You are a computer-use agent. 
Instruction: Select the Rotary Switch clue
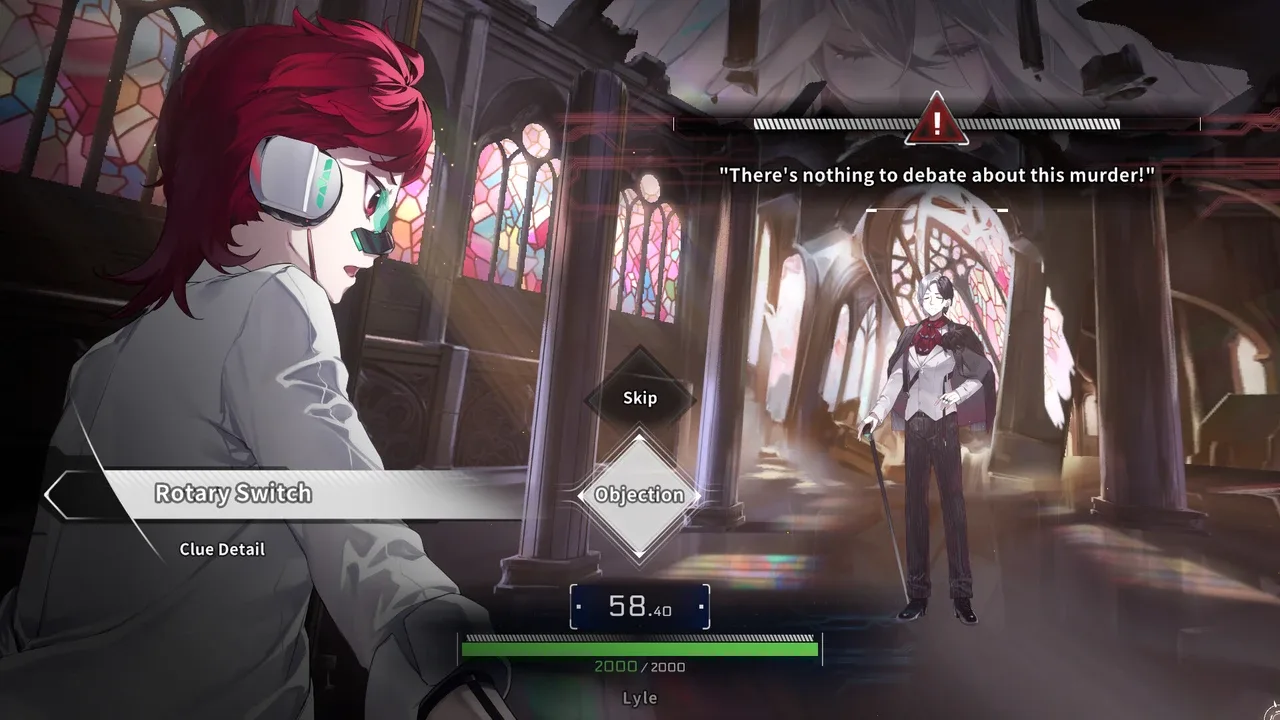pyautogui.click(x=233, y=494)
